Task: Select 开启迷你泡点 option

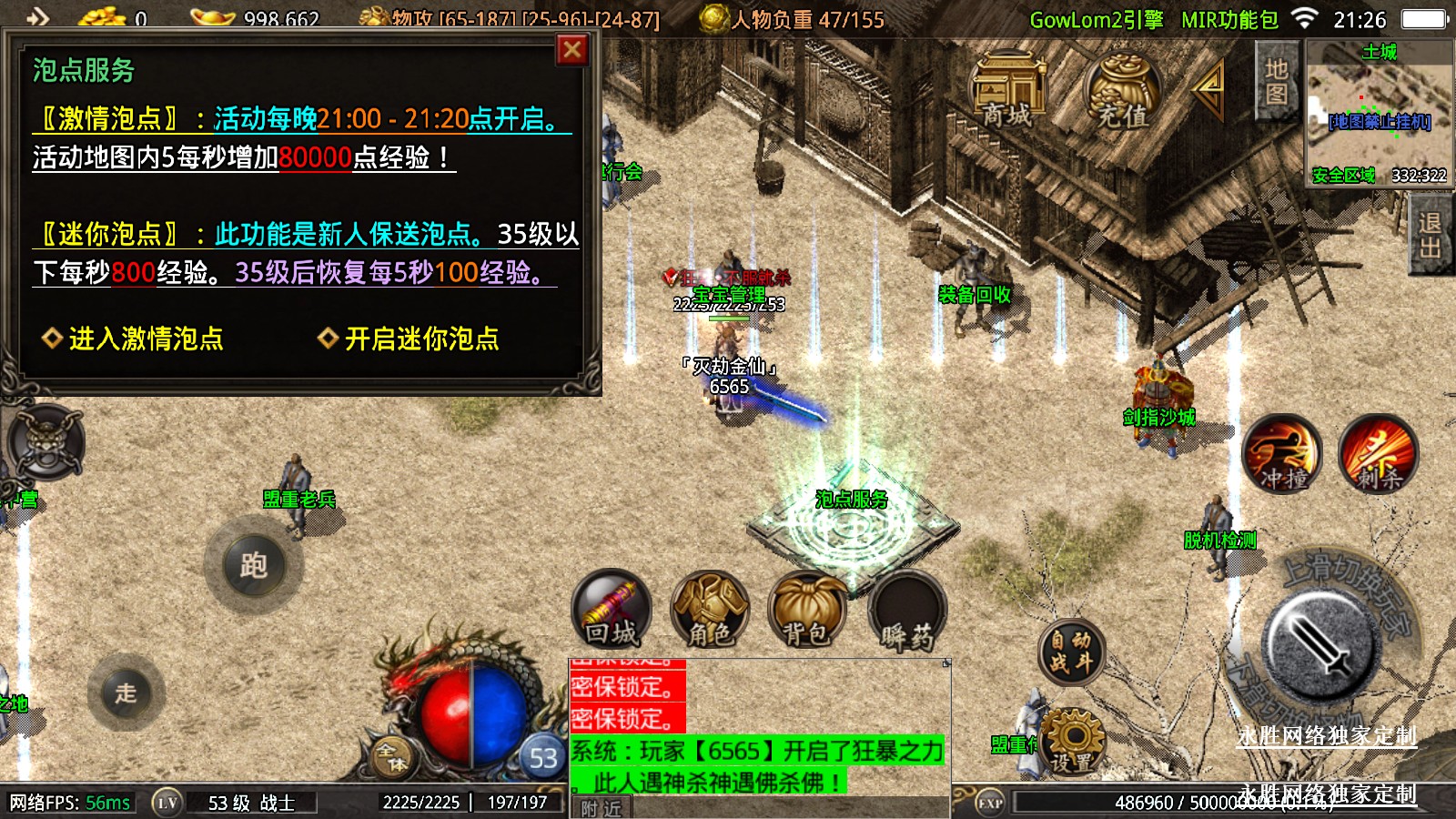Action: pyautogui.click(x=409, y=339)
